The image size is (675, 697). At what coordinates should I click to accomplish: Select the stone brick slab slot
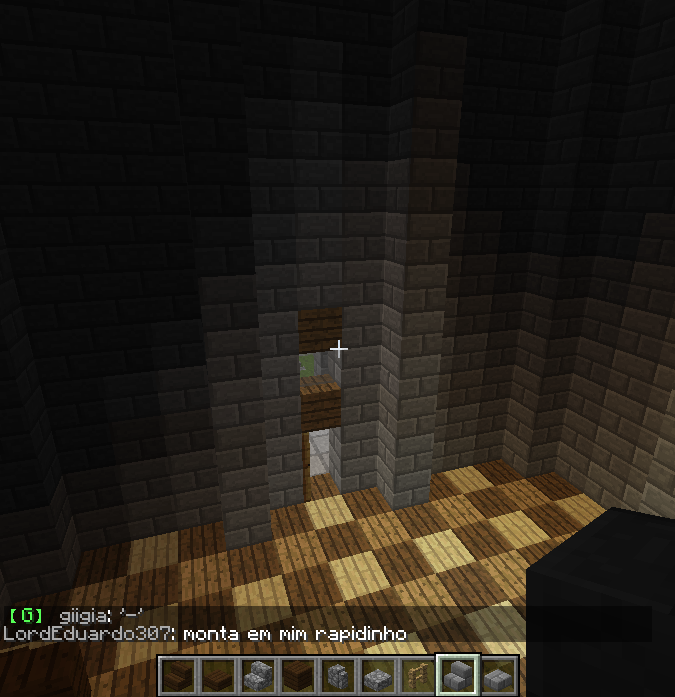(x=499, y=676)
